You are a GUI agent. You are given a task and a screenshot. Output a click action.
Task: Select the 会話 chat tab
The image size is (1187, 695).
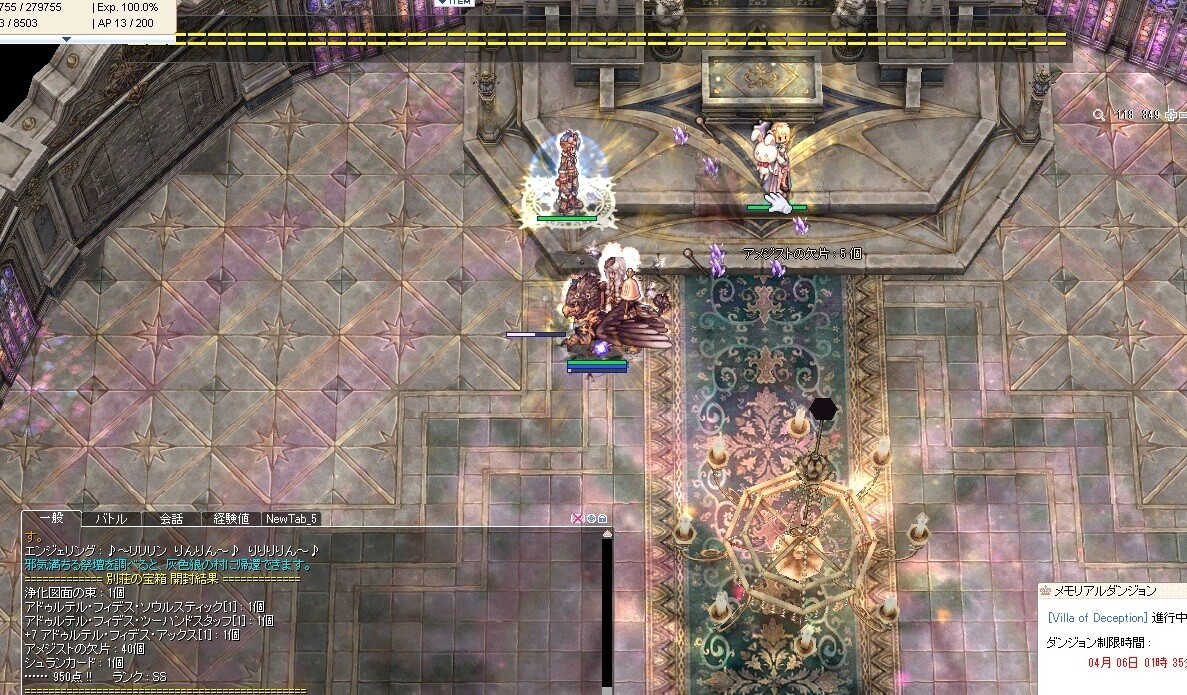(x=171, y=519)
